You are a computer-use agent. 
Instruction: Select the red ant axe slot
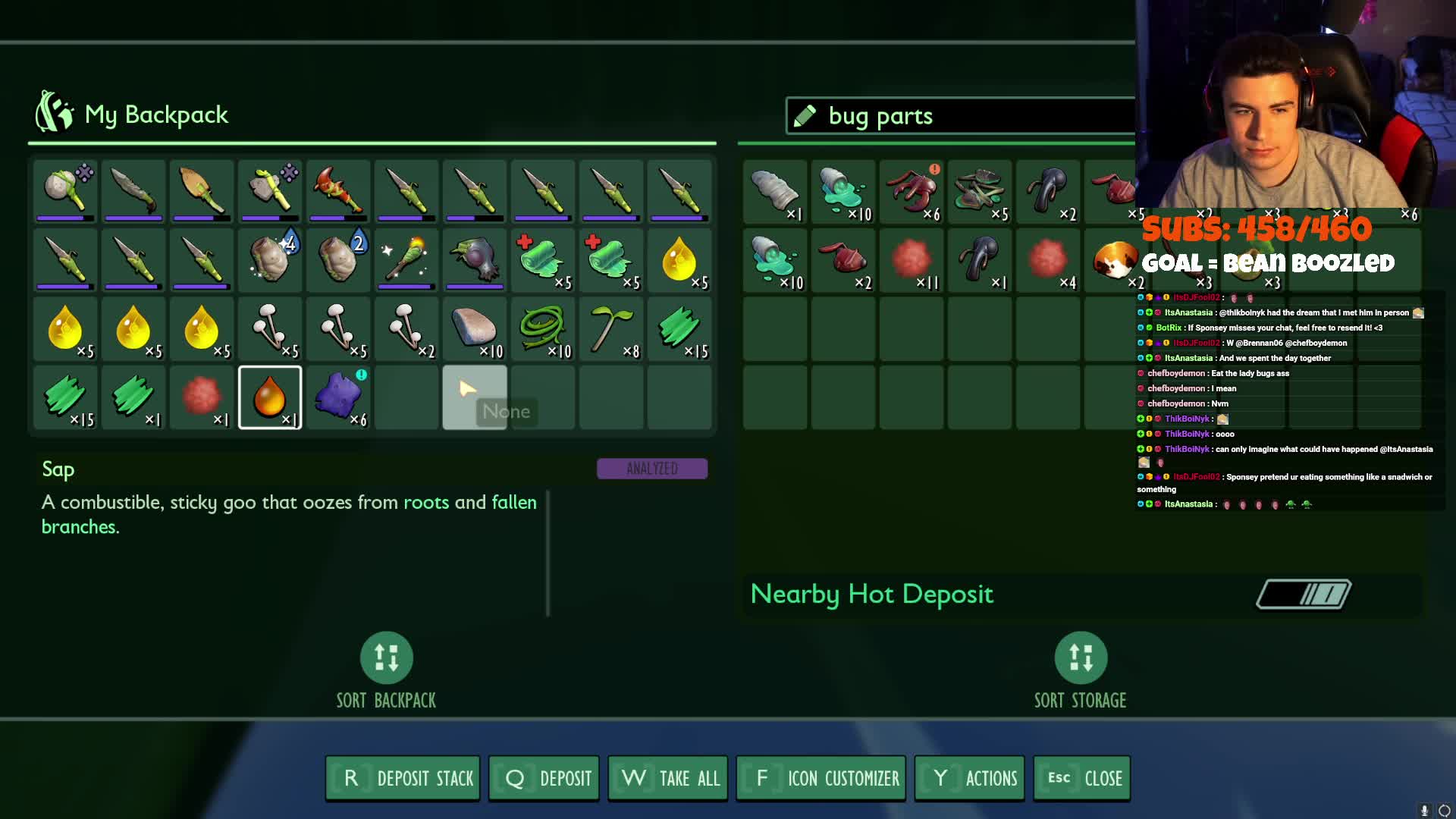pyautogui.click(x=338, y=191)
